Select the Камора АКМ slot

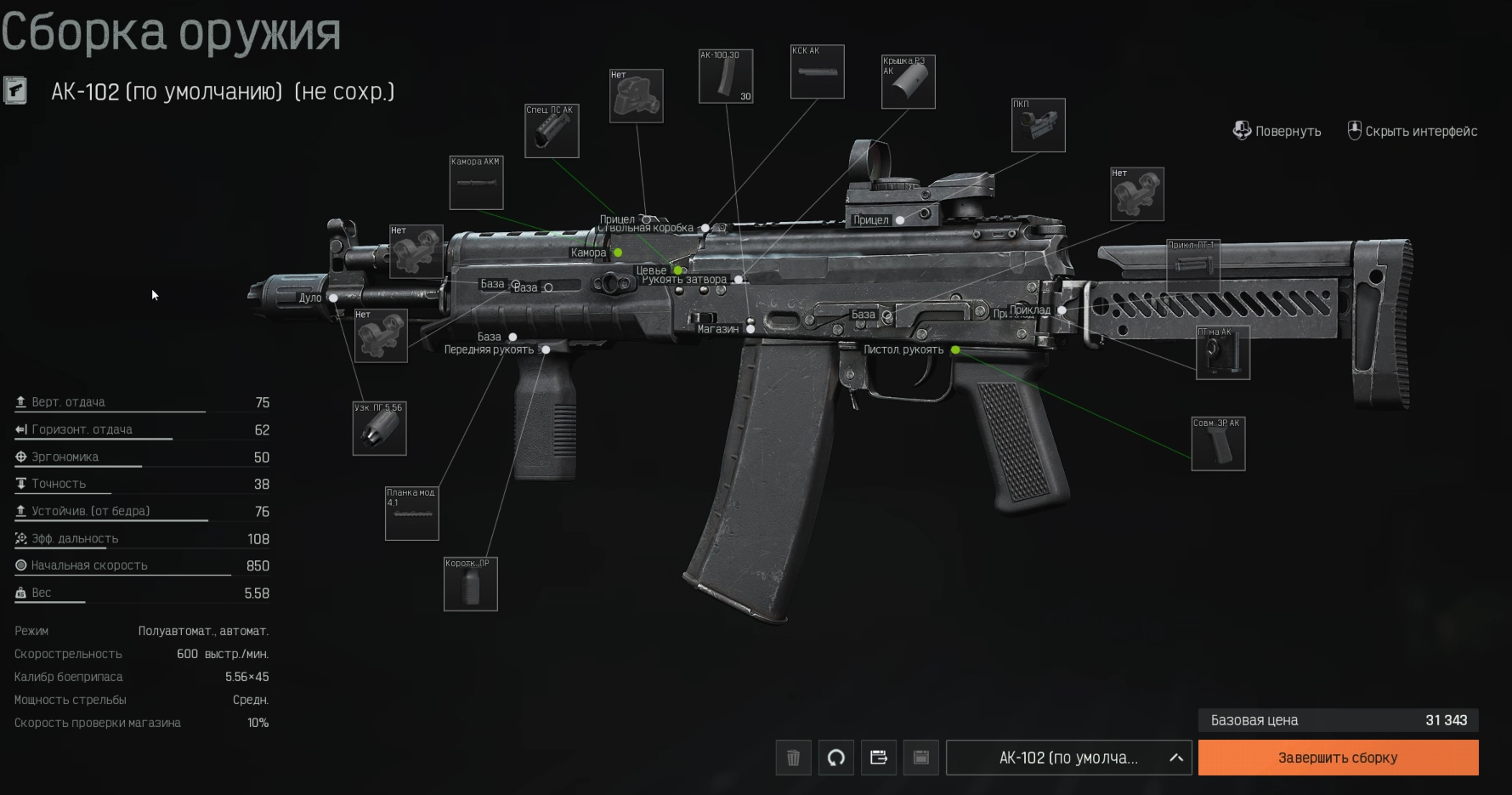pos(476,183)
